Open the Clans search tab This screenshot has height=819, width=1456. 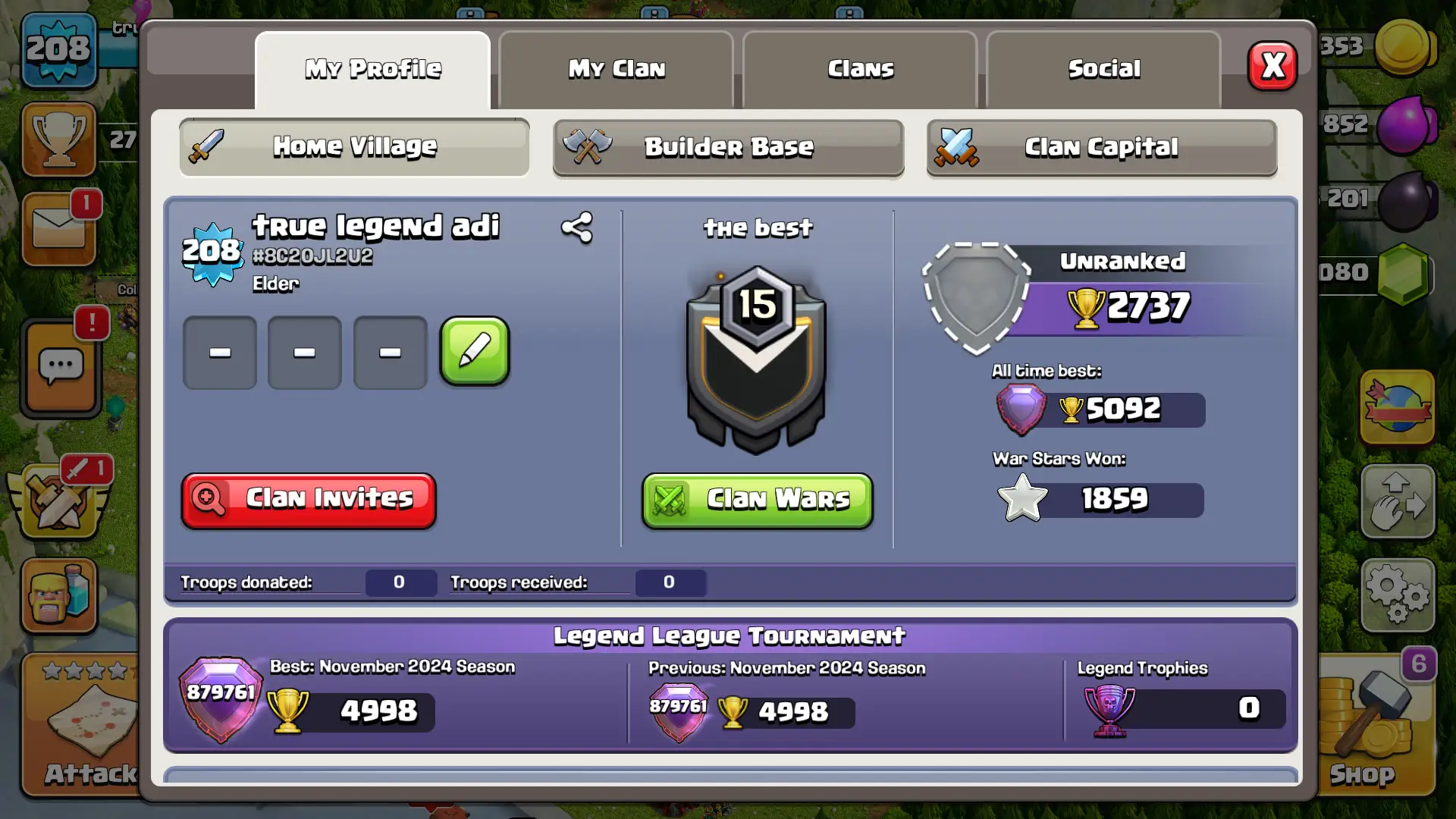coord(859,68)
